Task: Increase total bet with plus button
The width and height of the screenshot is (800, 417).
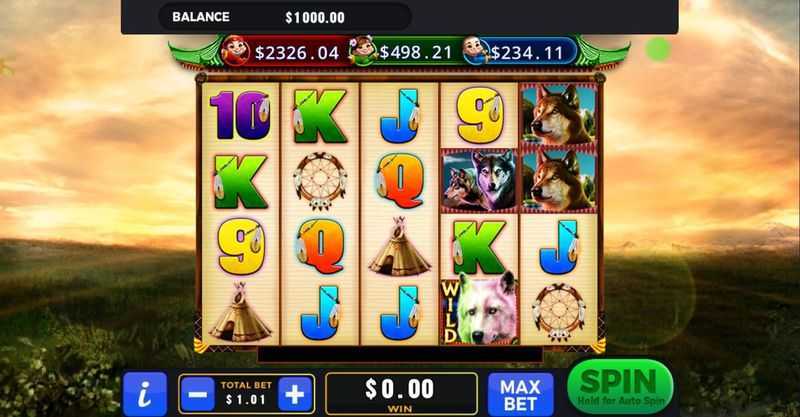Action: (294, 393)
